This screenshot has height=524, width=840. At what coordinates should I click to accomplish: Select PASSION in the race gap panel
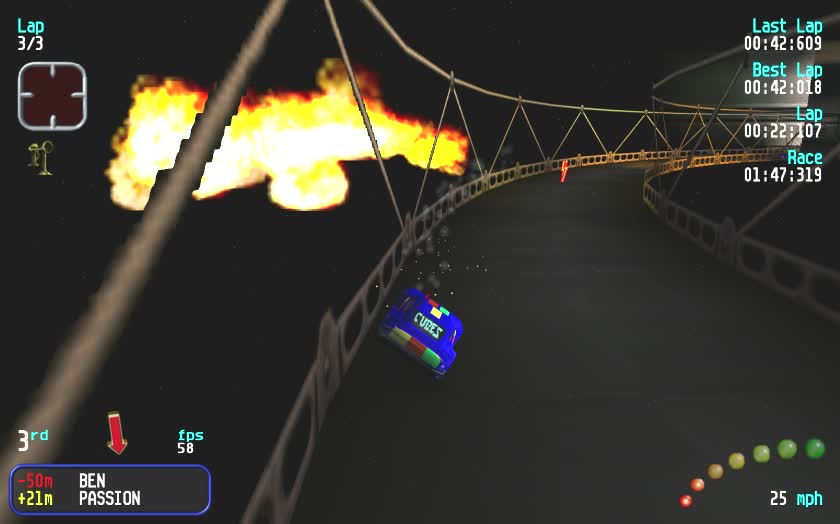click(109, 498)
